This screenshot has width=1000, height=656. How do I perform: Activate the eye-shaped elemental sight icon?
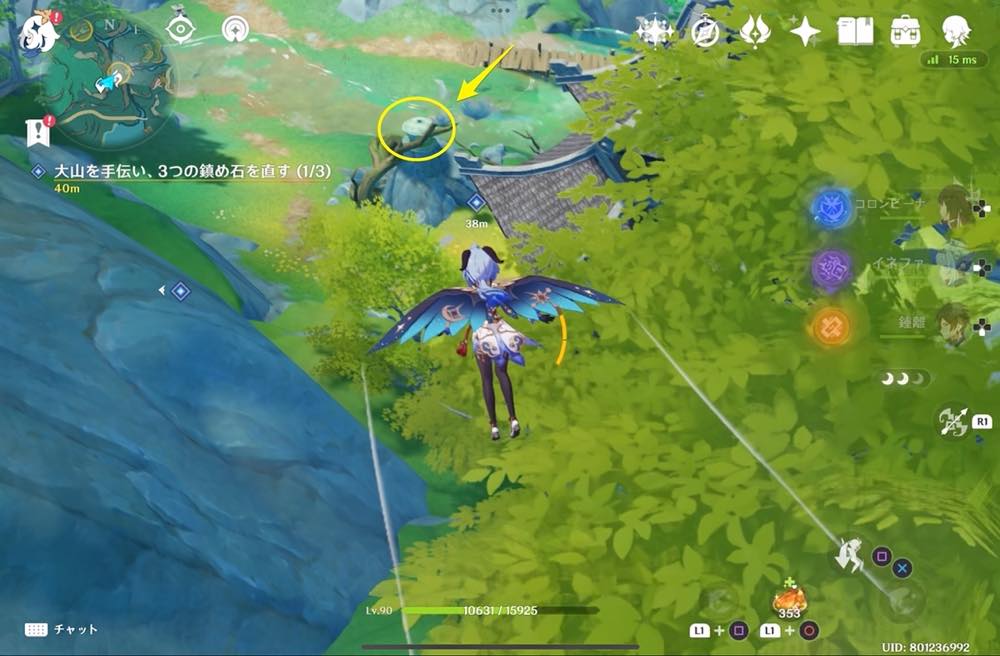[180, 29]
